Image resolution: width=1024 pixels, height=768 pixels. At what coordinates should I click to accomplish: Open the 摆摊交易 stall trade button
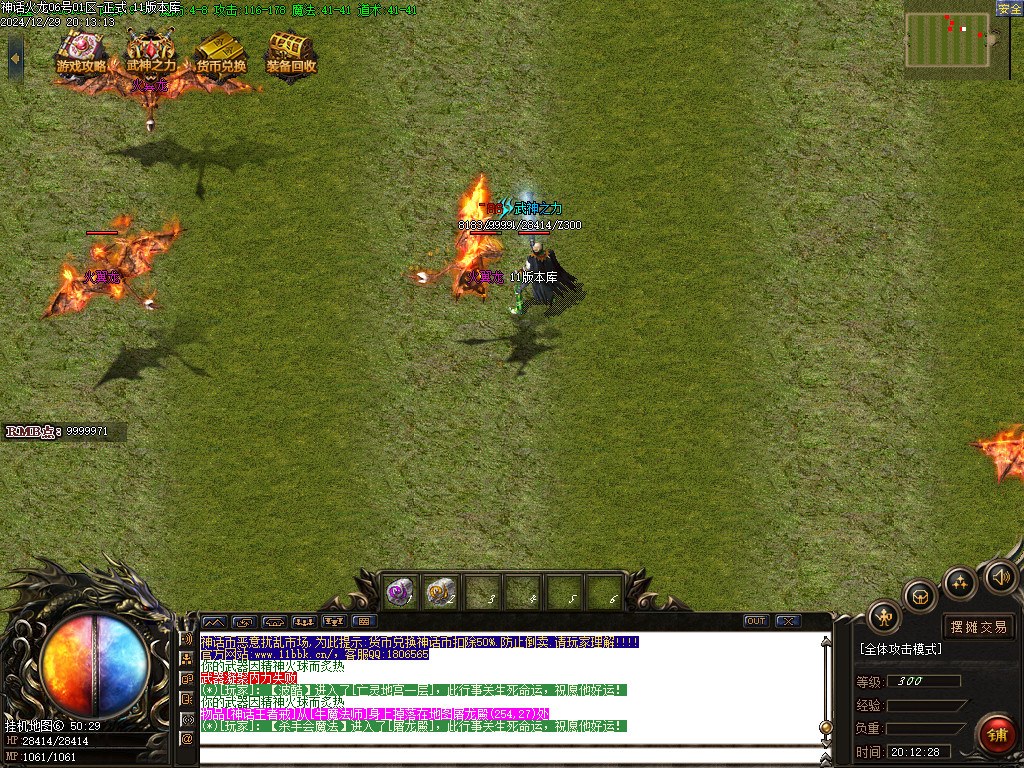click(979, 627)
